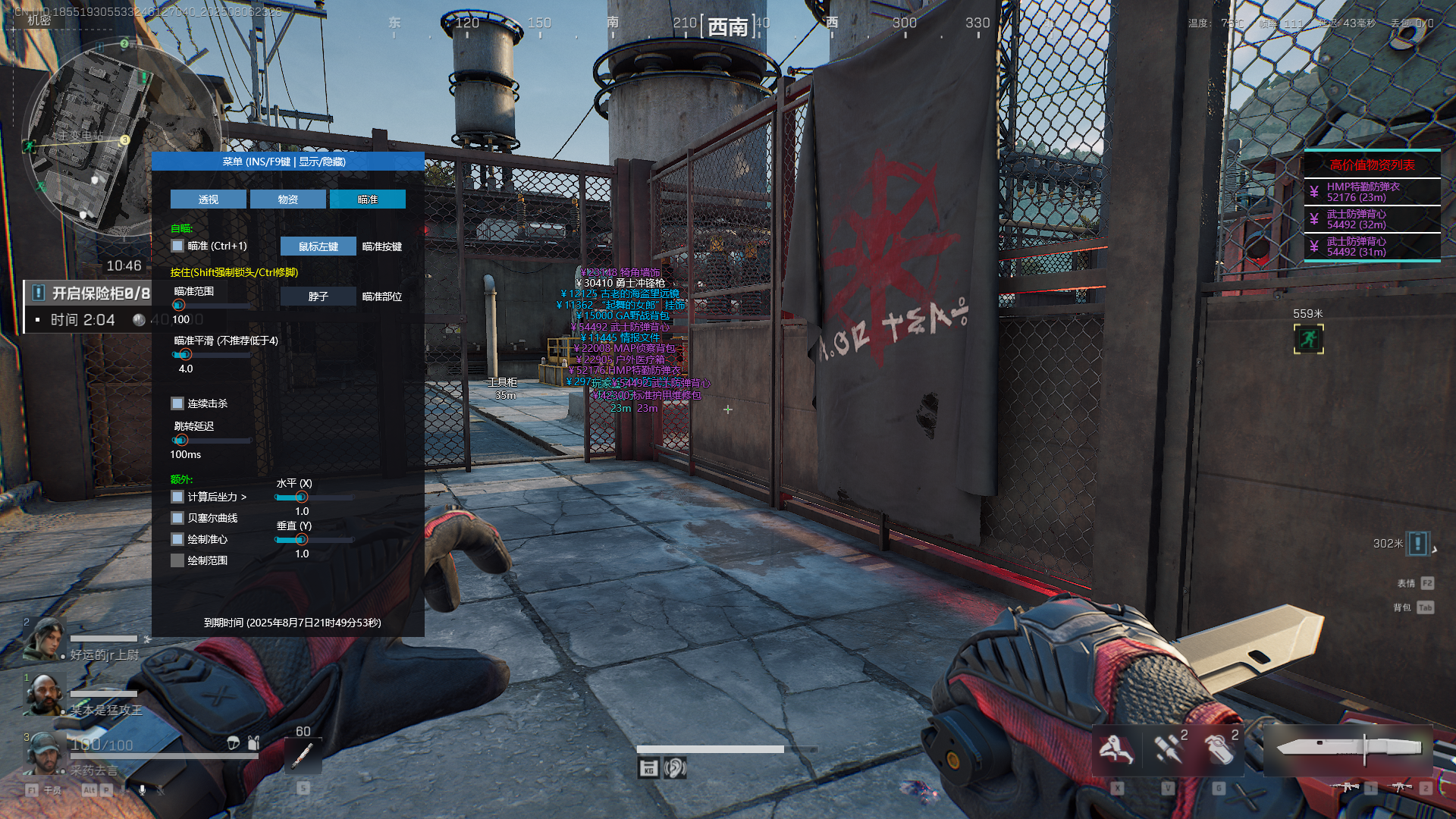Click the green extraction marker at 559米
This screenshot has width=1456, height=819.
click(1308, 339)
